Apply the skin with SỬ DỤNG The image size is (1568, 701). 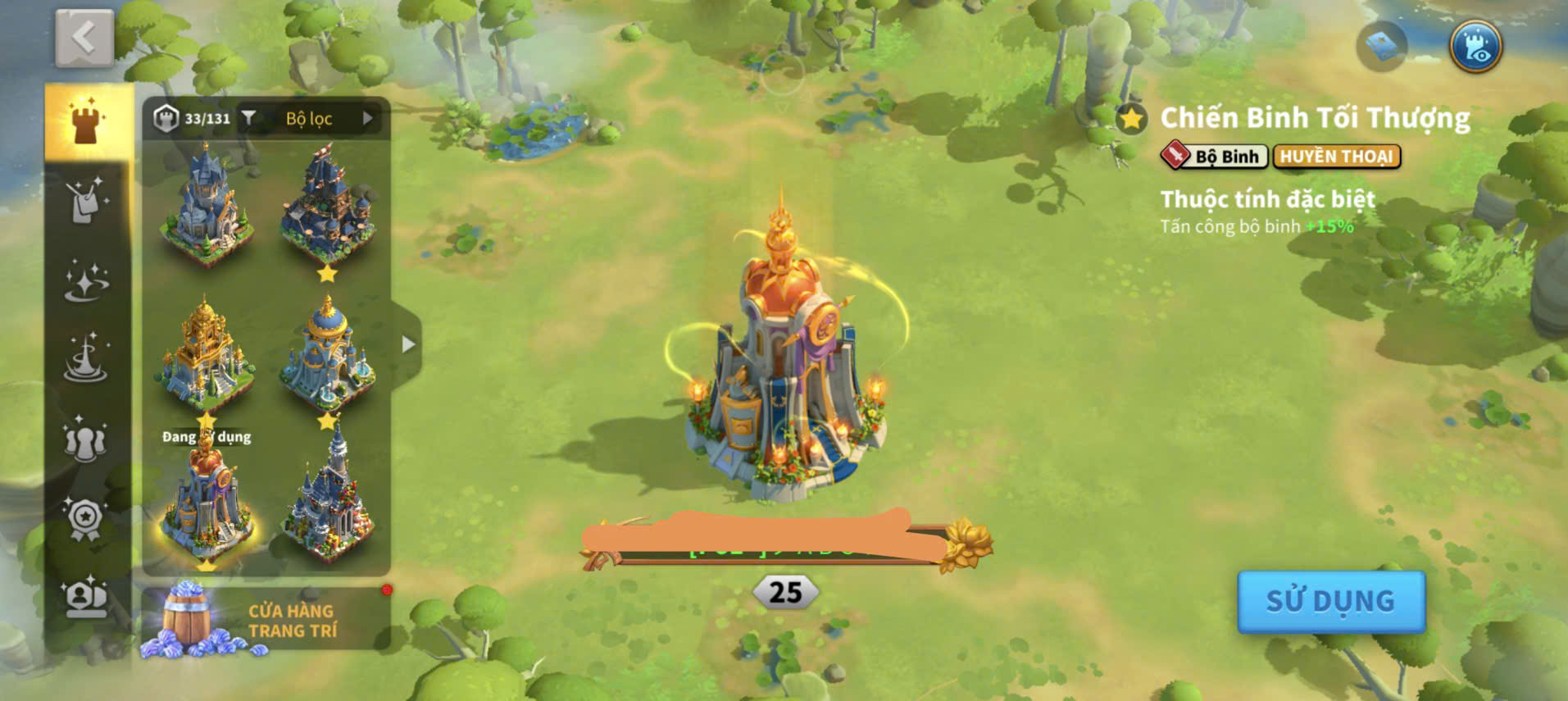[1330, 602]
